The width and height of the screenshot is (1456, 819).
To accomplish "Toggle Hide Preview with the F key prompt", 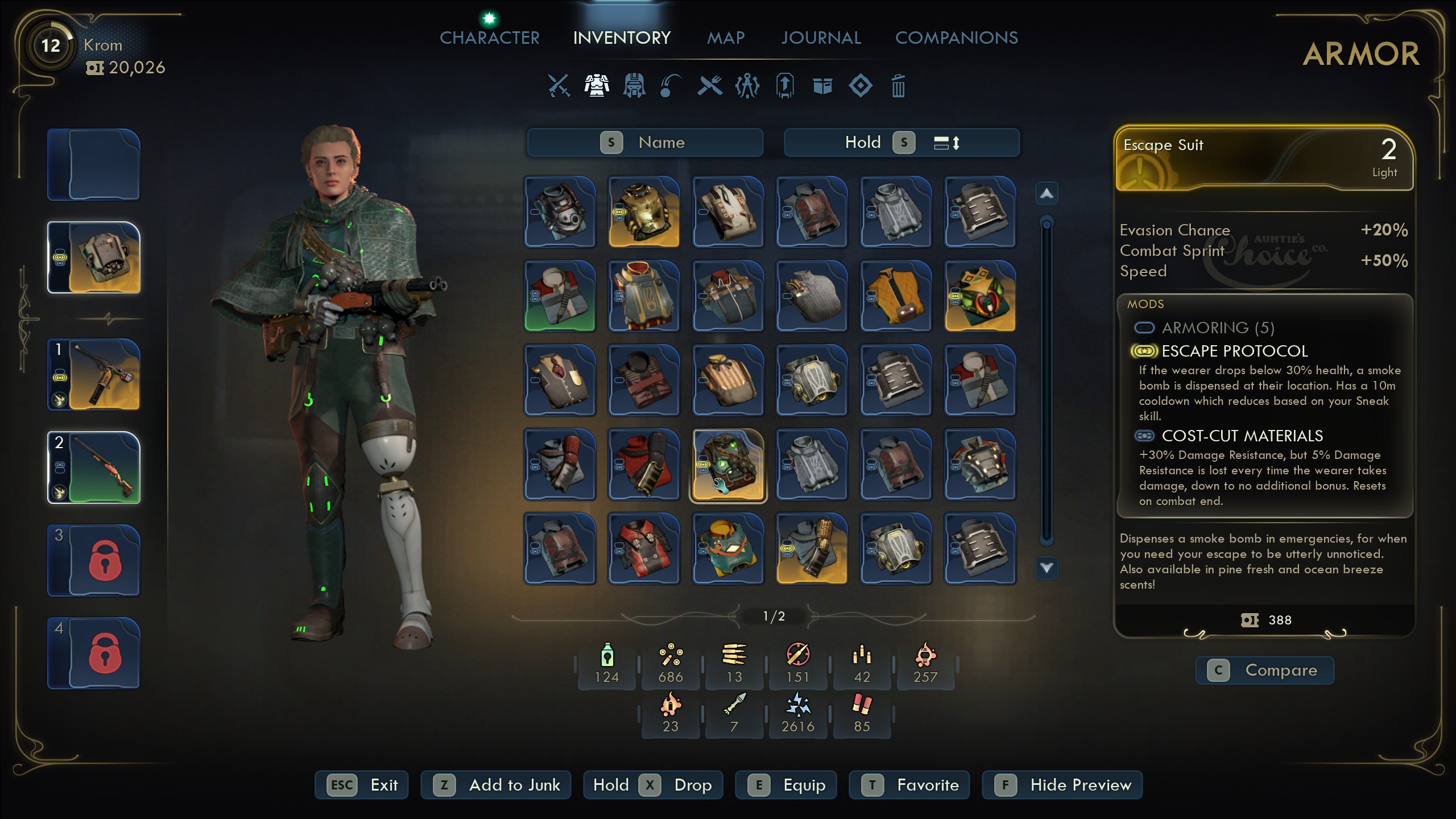I will (1062, 785).
